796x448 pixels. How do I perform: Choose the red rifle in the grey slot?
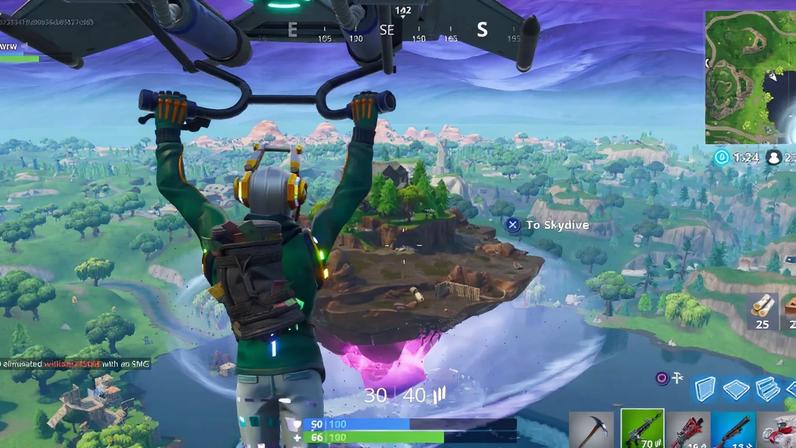[x=688, y=430]
